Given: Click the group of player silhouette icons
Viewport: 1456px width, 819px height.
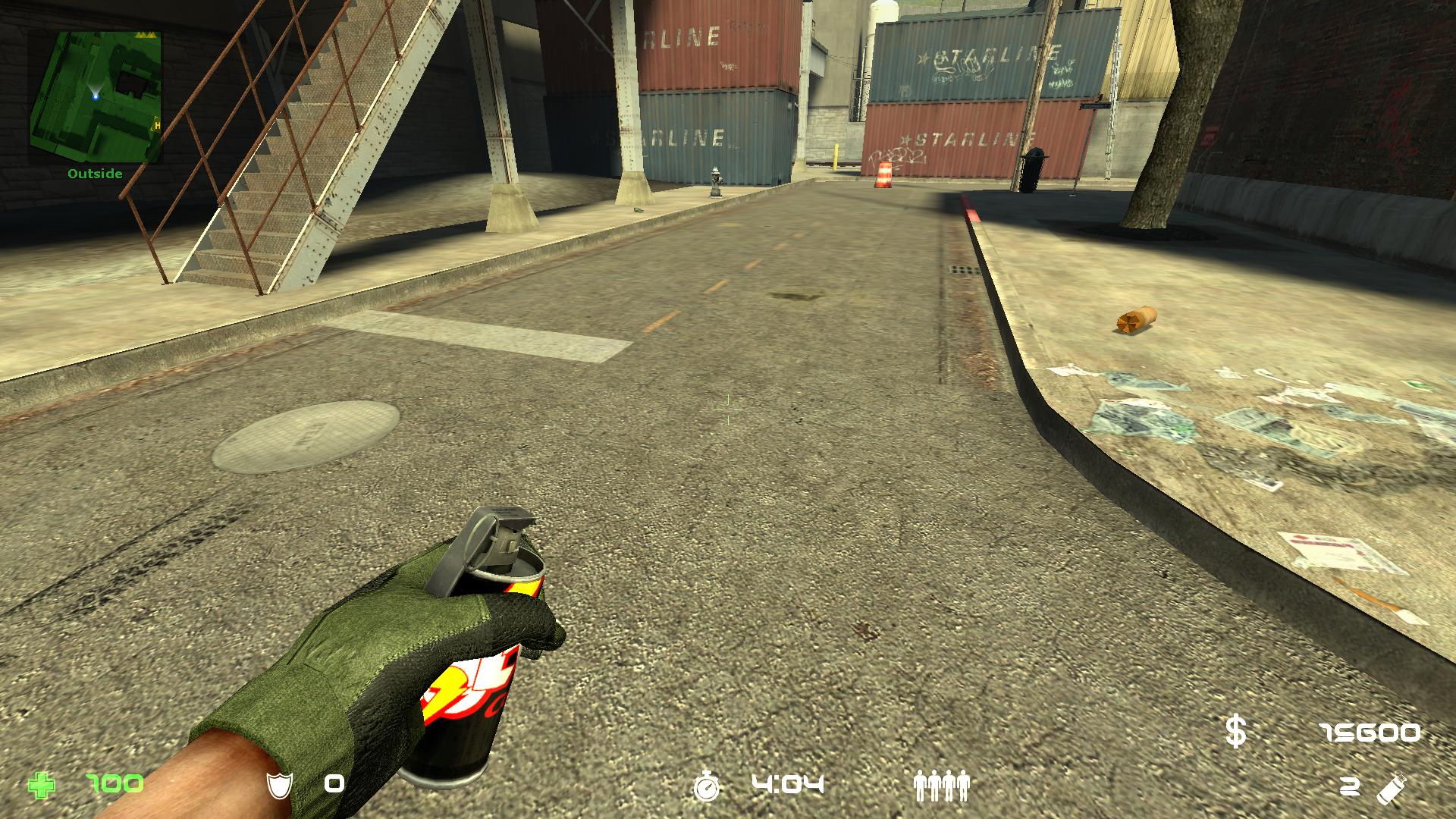Looking at the screenshot, I should [943, 786].
